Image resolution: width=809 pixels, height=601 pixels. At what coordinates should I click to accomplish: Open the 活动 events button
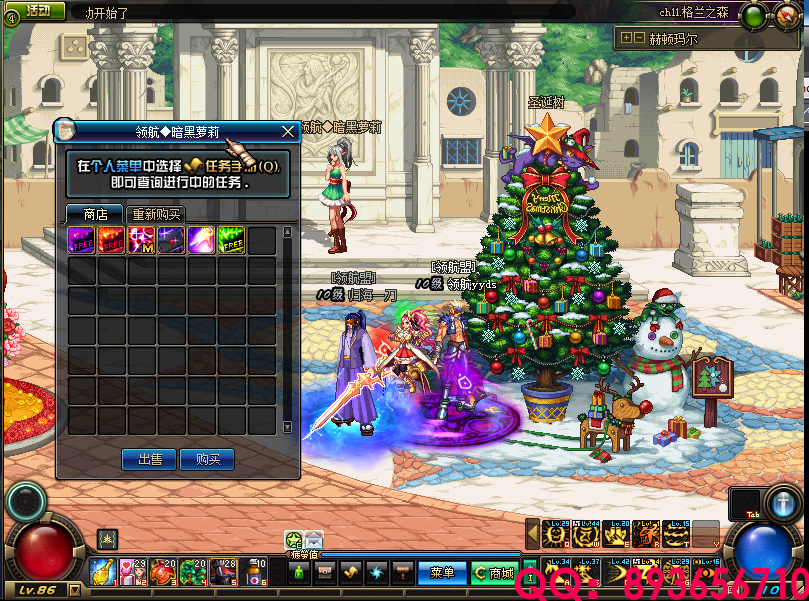coord(37,11)
